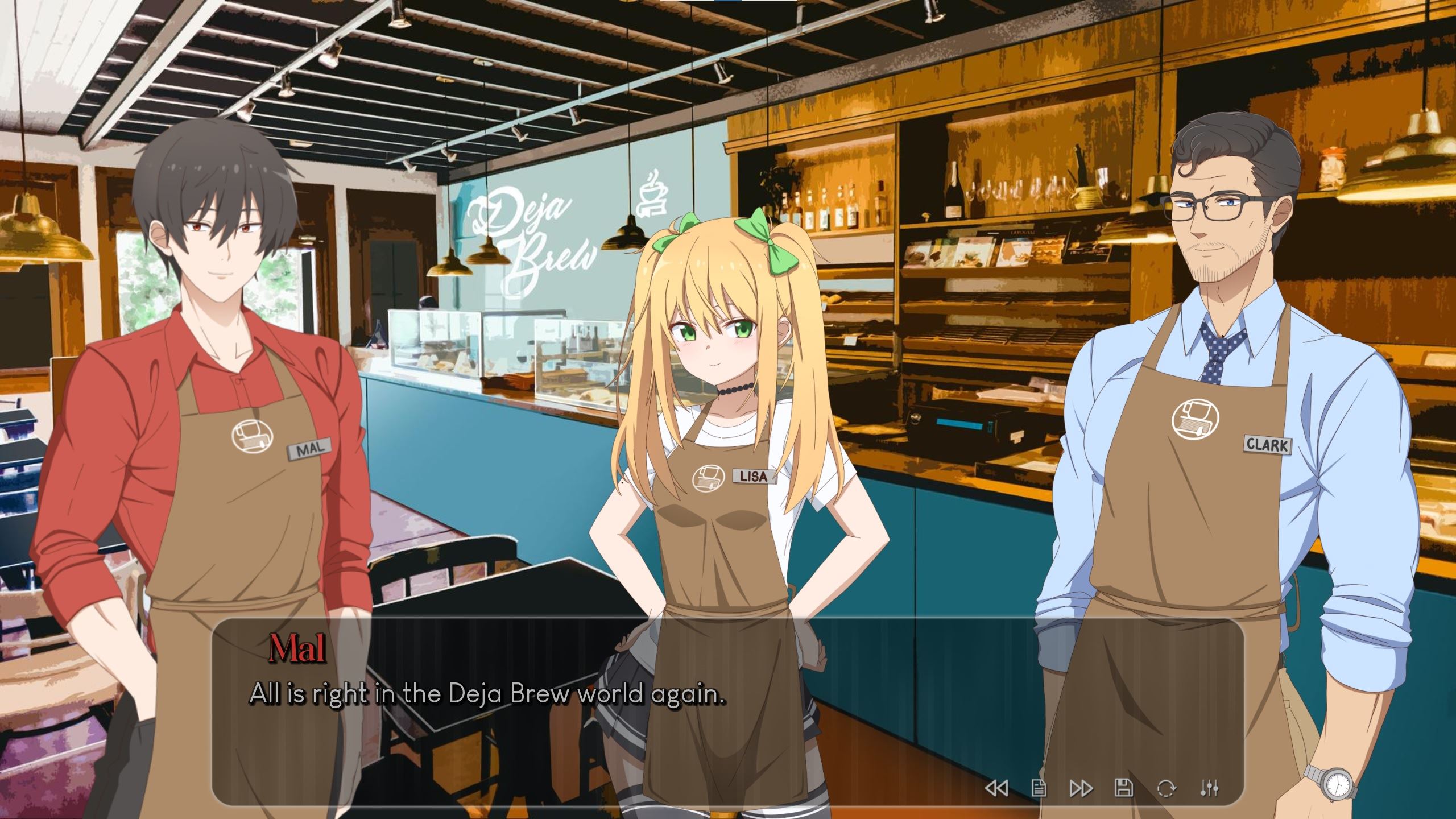Skip ahead with the double right arrows

(x=1081, y=788)
